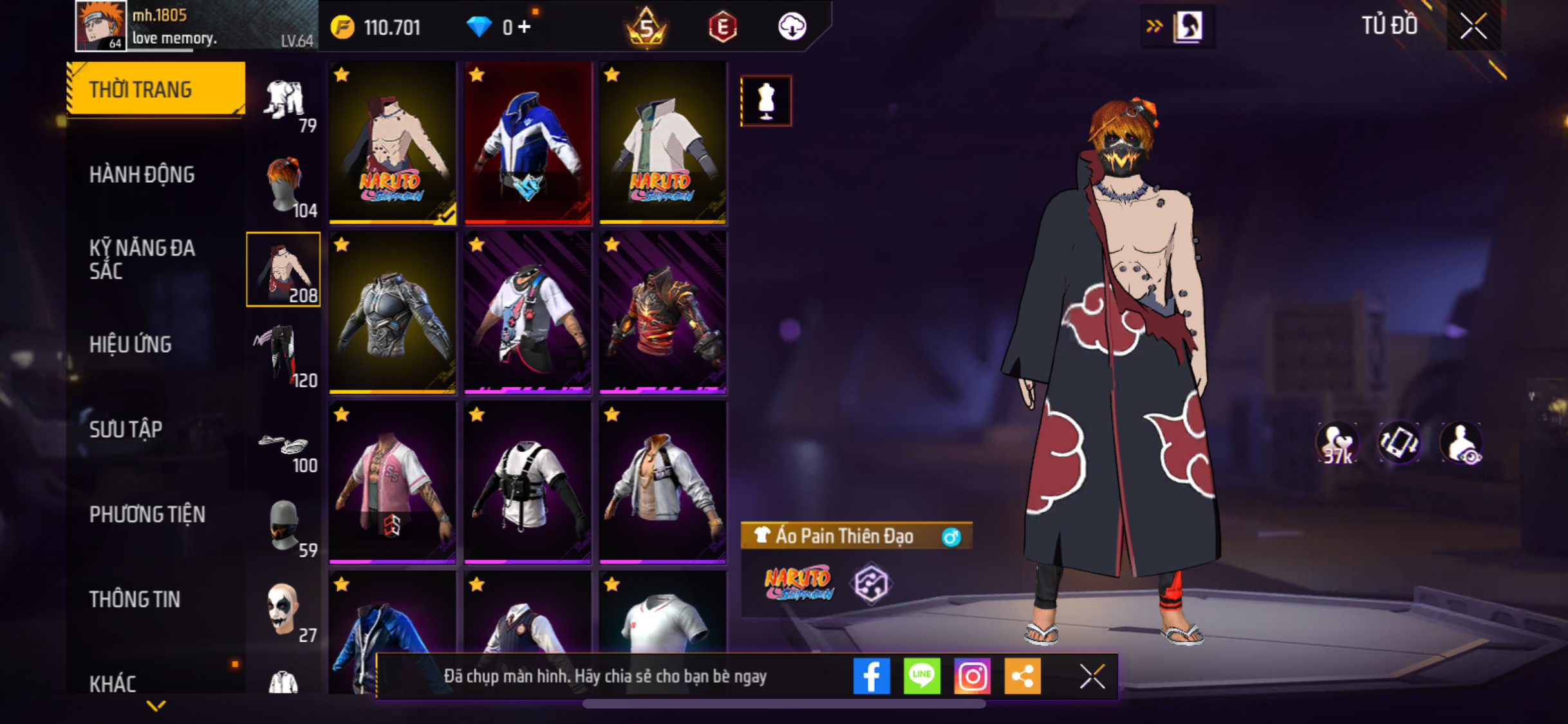Switch to the THỜI TRANG tab
The image size is (1568, 724).
(x=156, y=89)
